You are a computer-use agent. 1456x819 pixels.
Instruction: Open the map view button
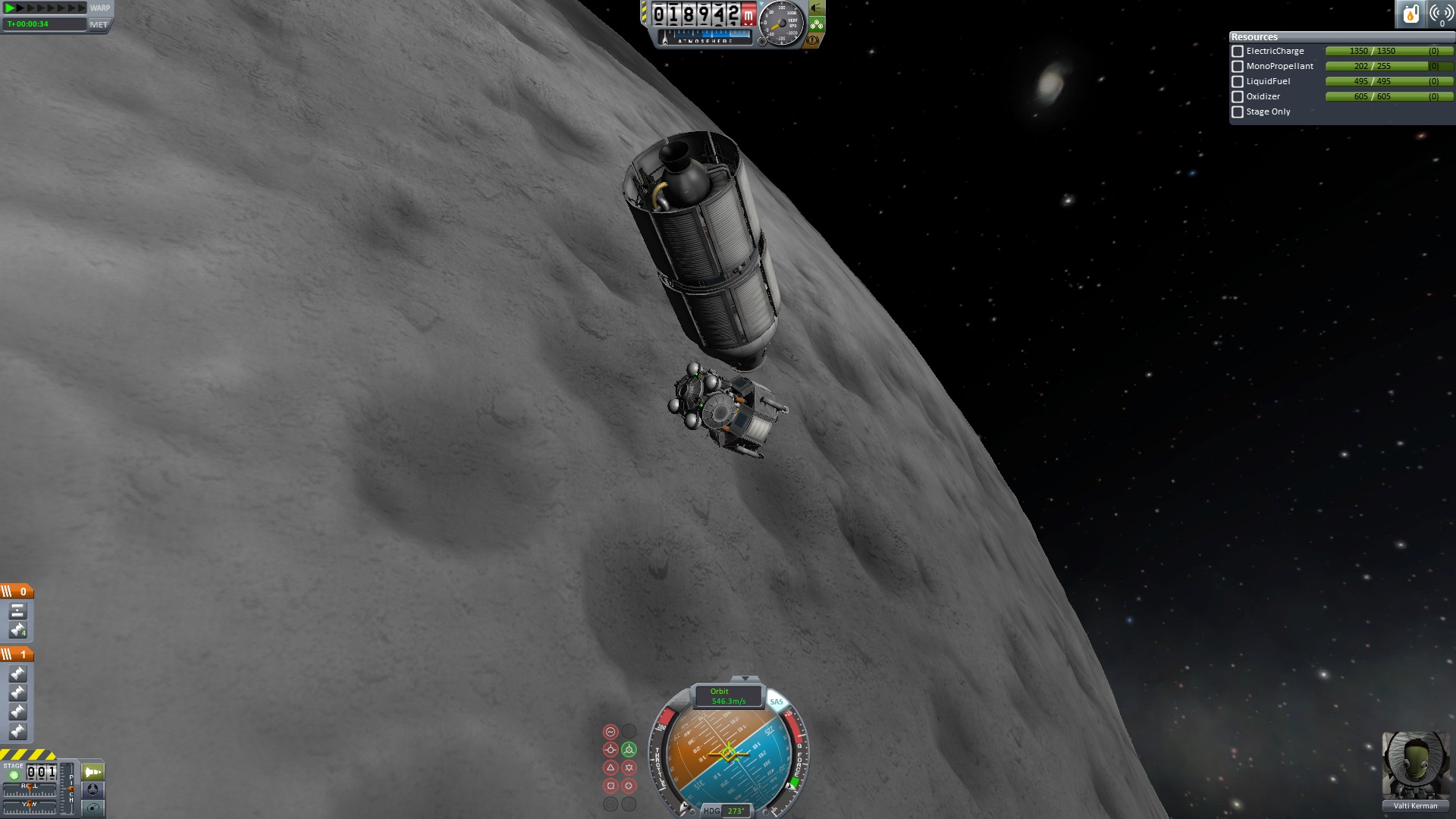[93, 808]
